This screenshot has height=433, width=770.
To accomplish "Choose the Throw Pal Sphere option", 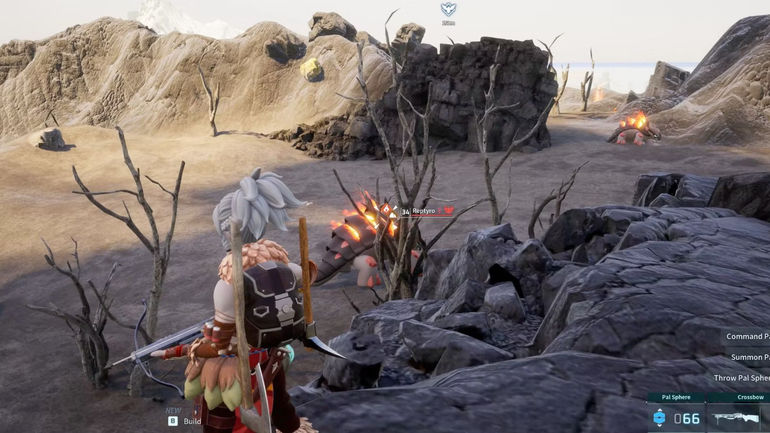I will point(741,378).
